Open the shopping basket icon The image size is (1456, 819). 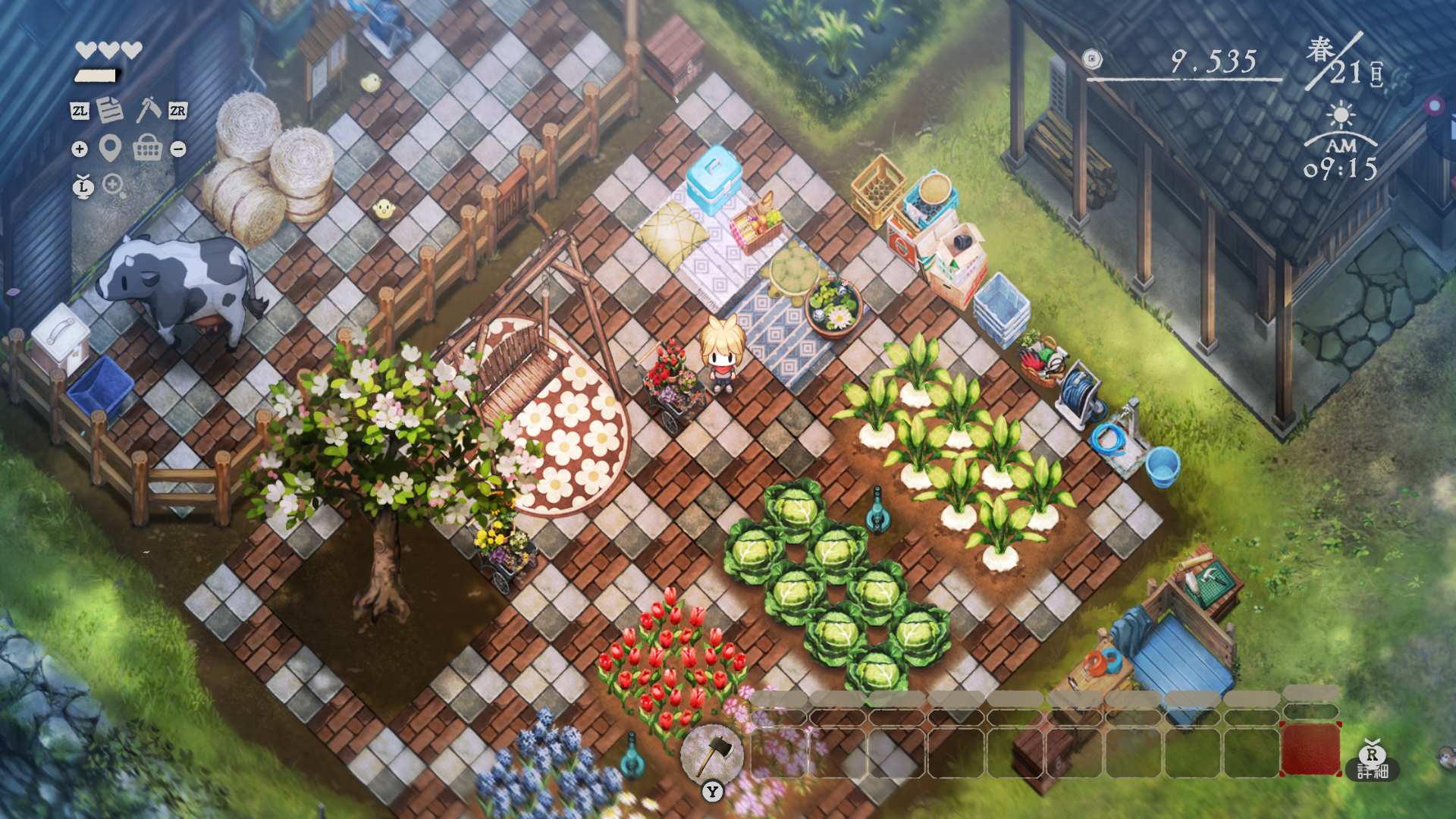(147, 148)
